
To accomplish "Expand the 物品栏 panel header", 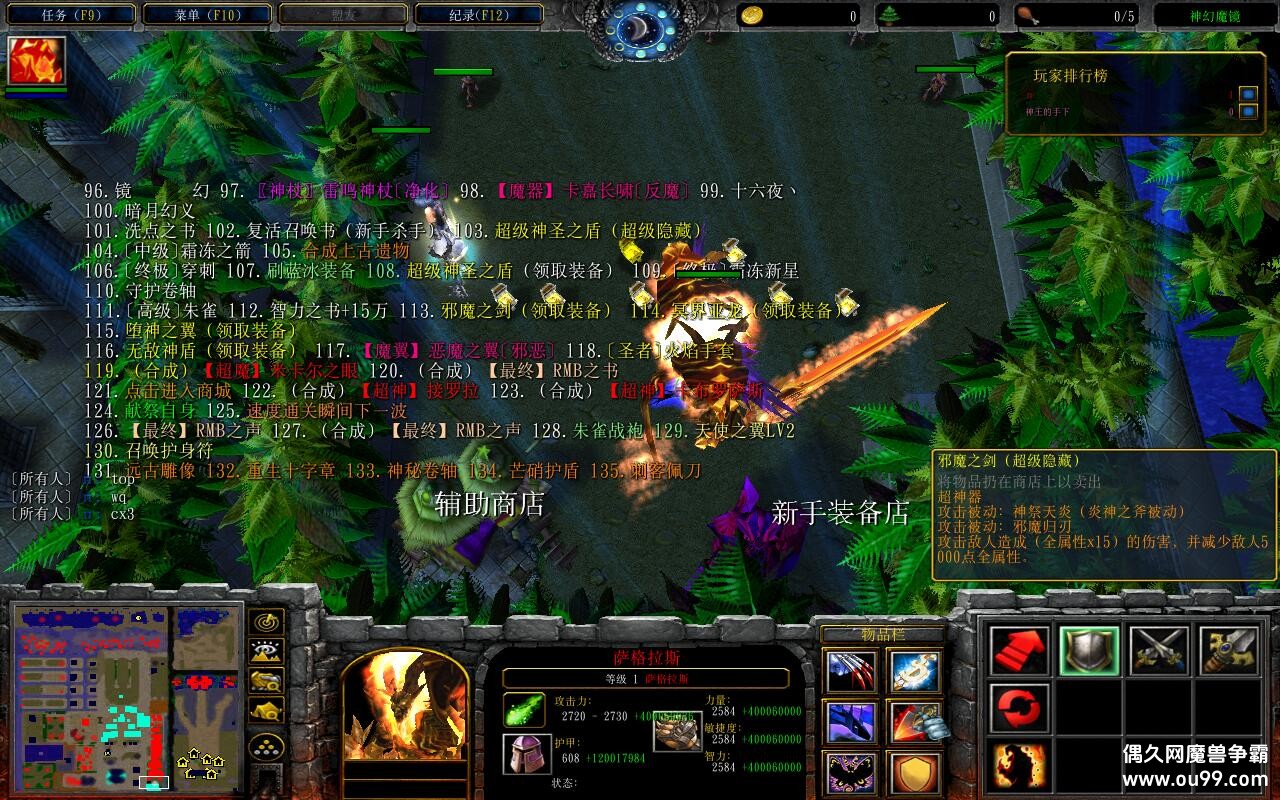I will pyautogui.click(x=885, y=633).
